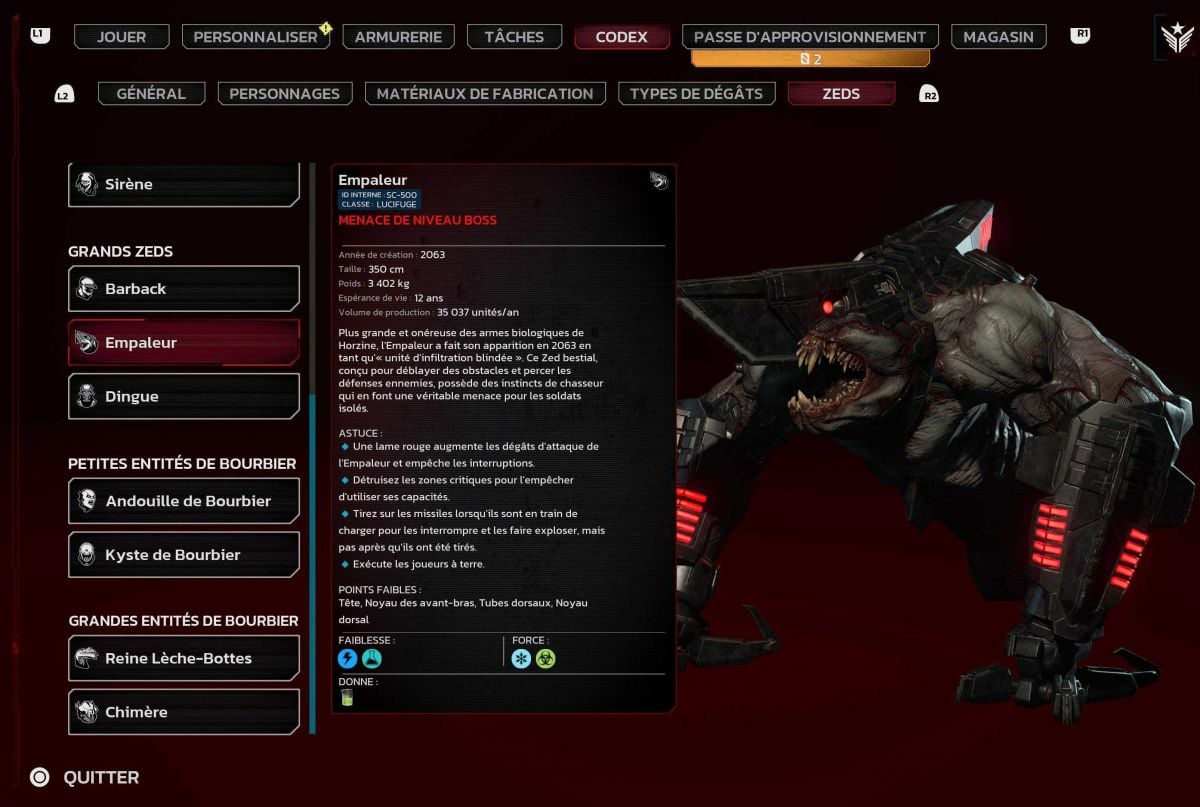Open Matériaux de fabrication section
The image size is (1200, 807).
(485, 93)
